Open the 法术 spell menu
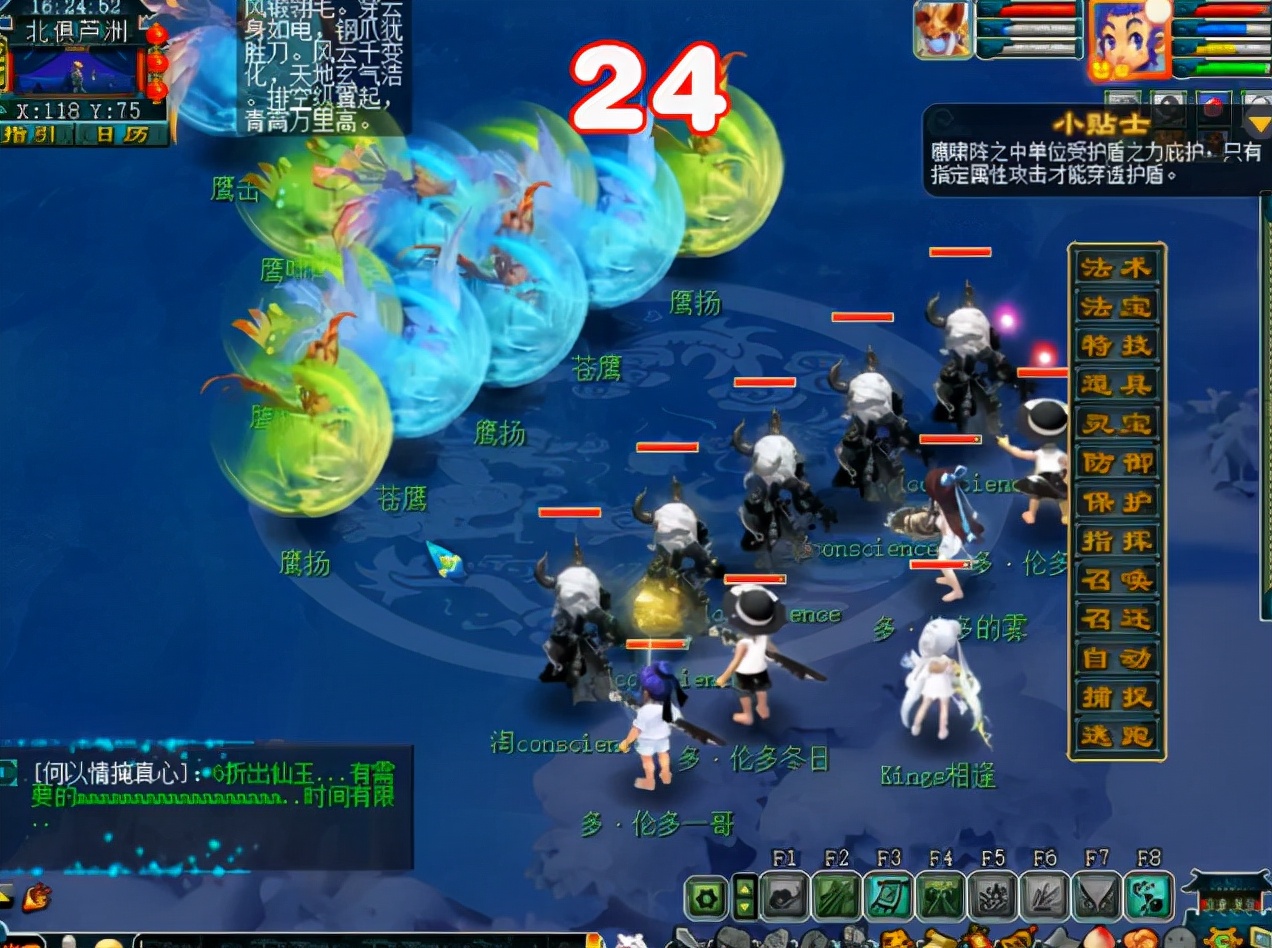The image size is (1272, 948). click(x=1116, y=267)
